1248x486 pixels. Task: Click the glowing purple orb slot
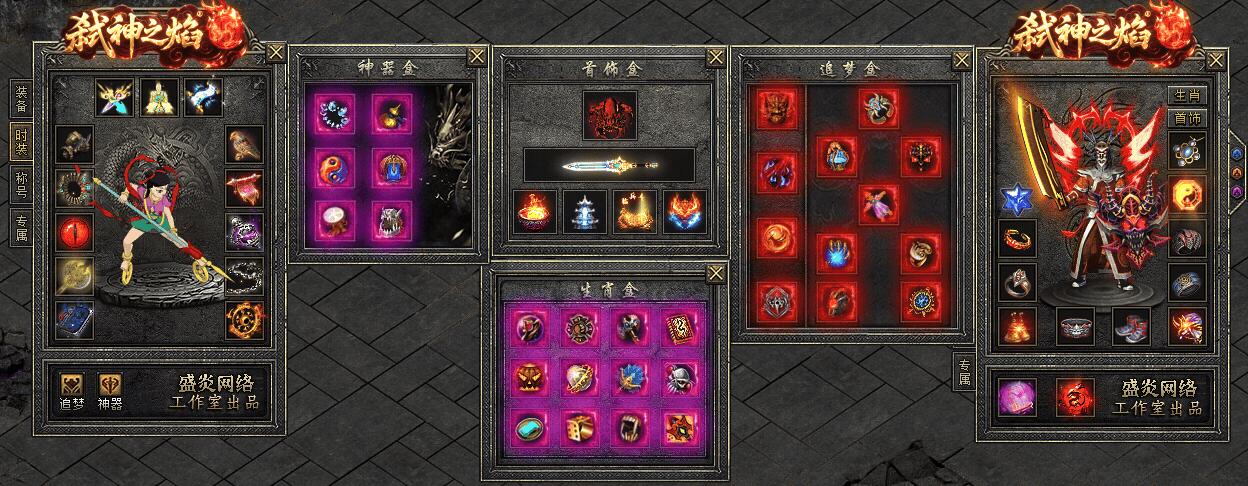point(1018,397)
